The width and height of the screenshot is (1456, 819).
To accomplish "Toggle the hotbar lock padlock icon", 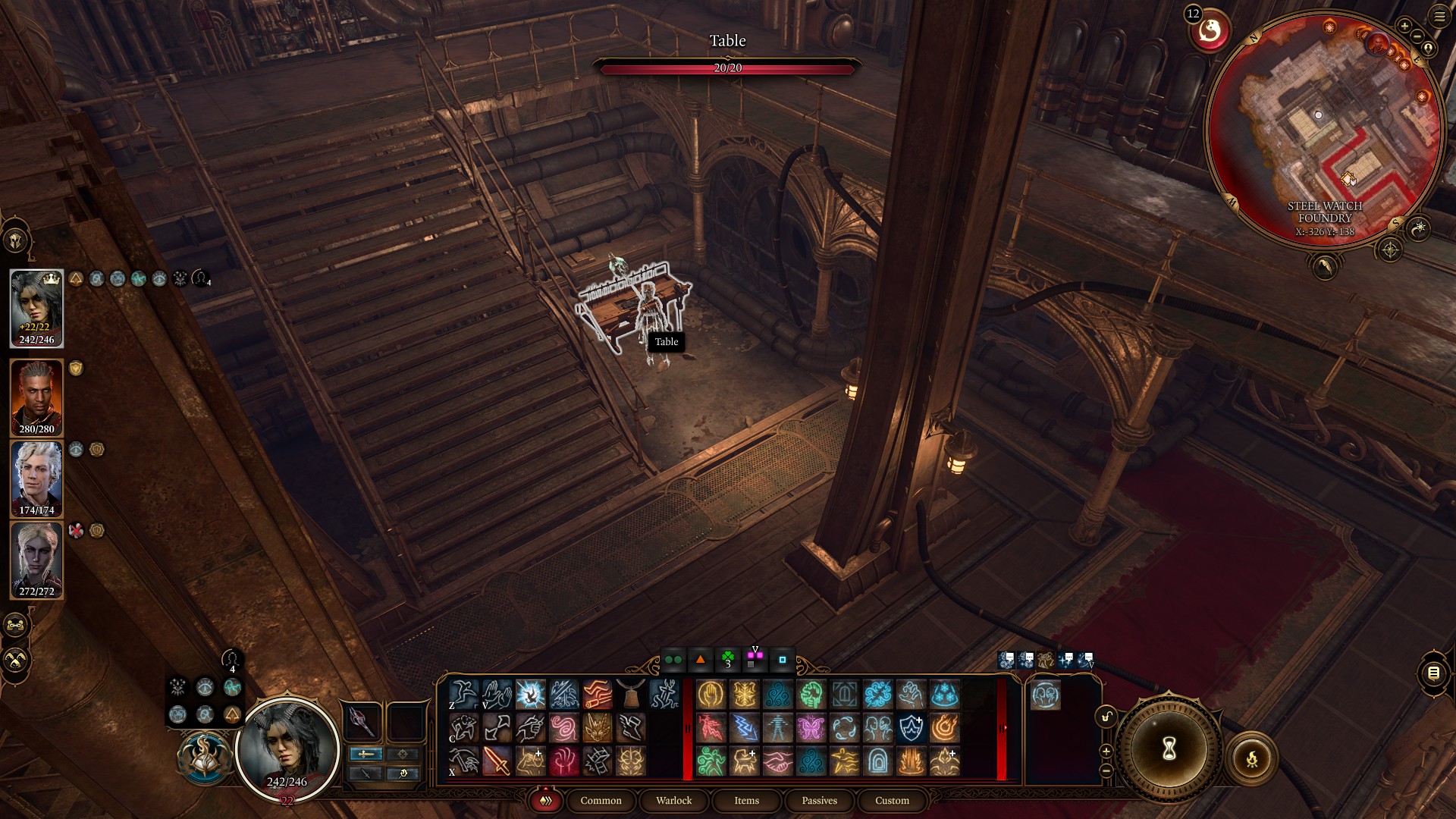I will 1106,717.
